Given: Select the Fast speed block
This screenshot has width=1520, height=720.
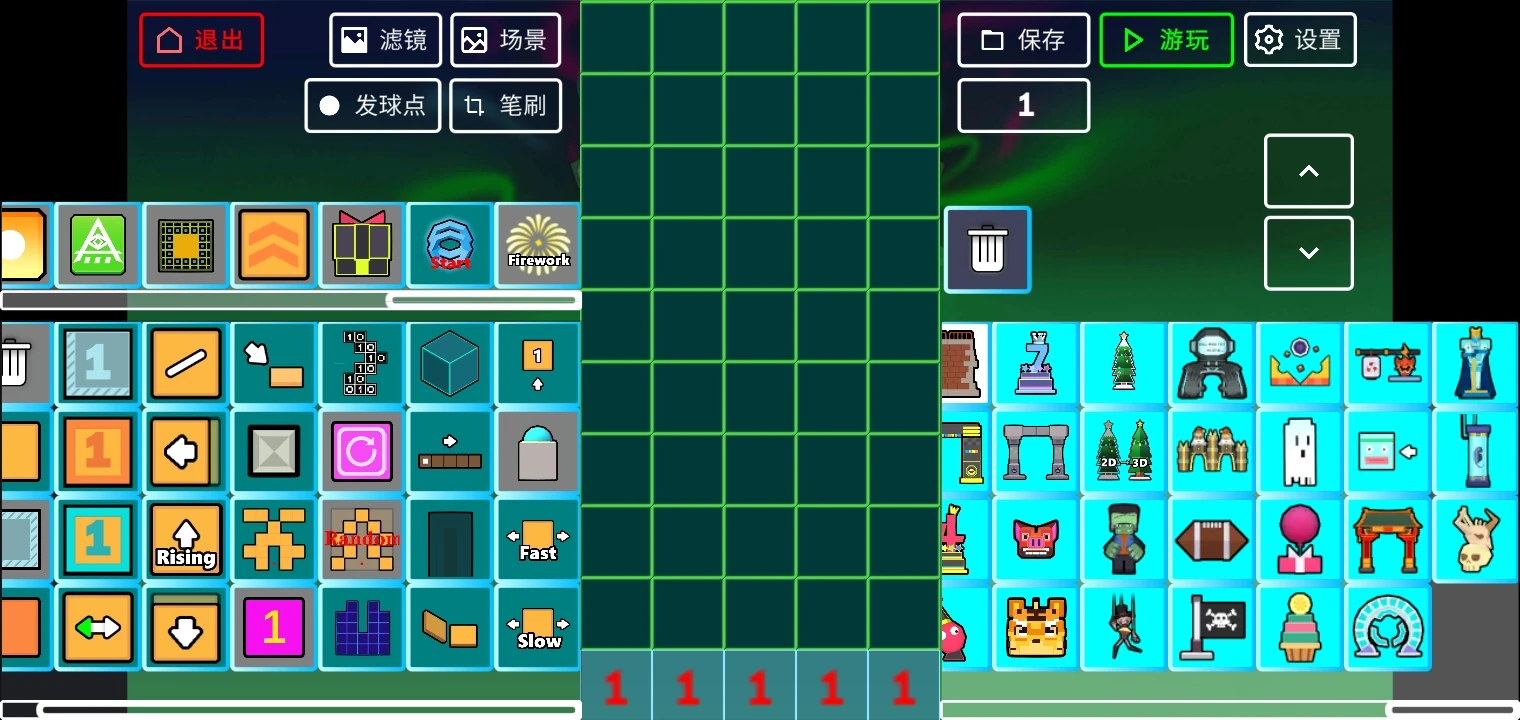Looking at the screenshot, I should pyautogui.click(x=537, y=539).
